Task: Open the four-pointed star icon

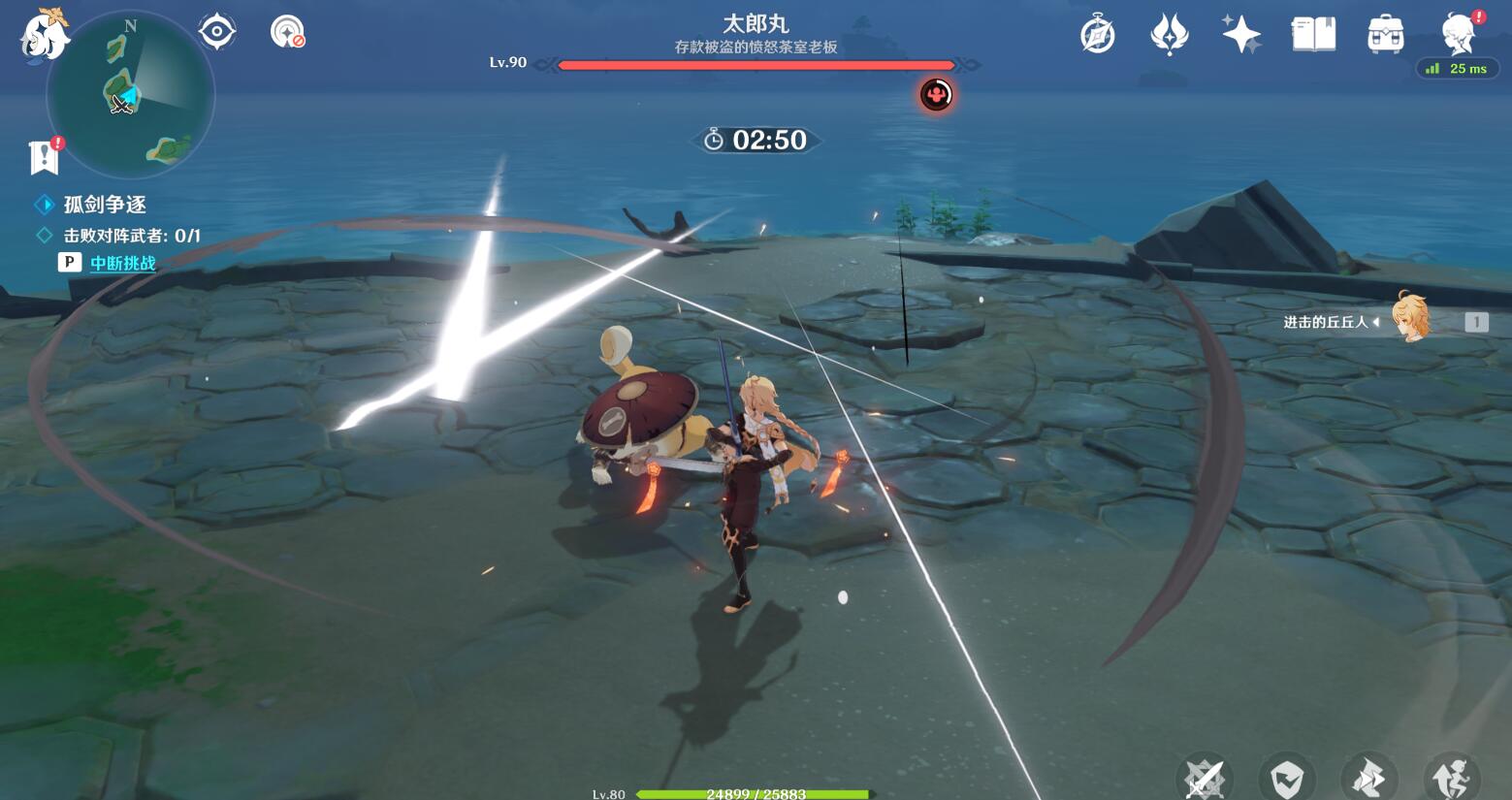Action: [x=1240, y=34]
